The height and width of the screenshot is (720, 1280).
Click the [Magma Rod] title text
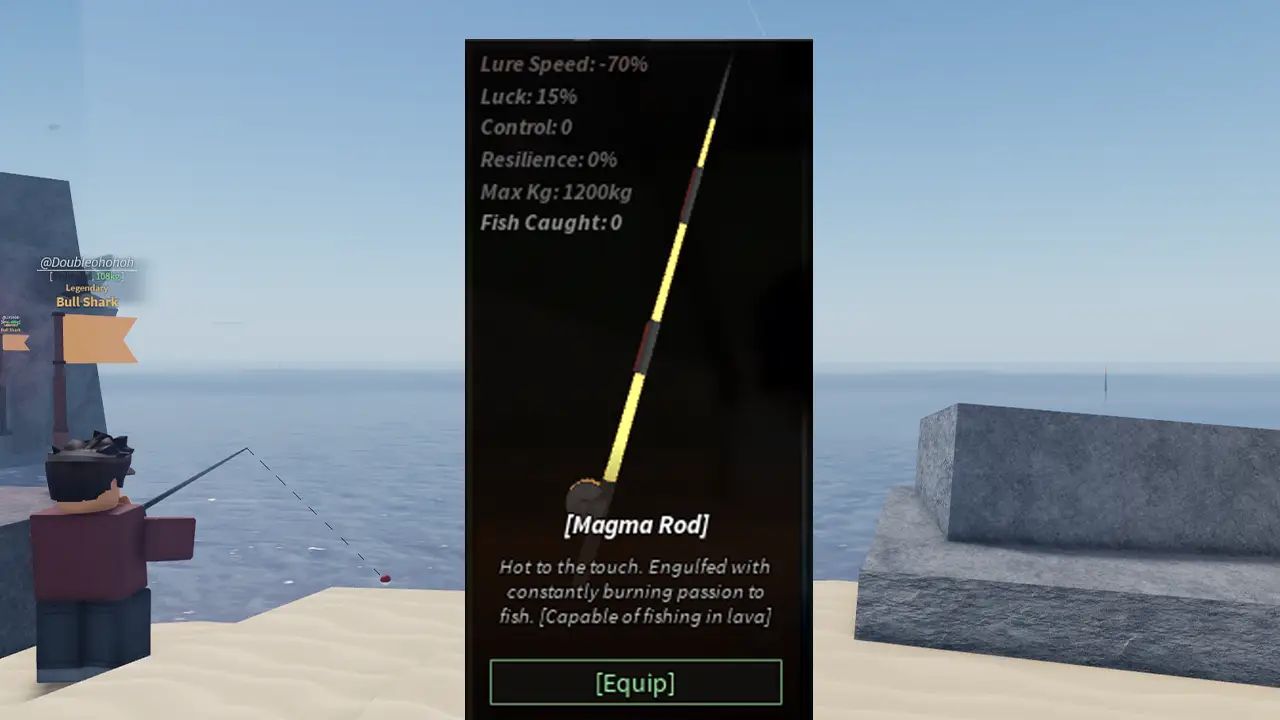point(637,524)
